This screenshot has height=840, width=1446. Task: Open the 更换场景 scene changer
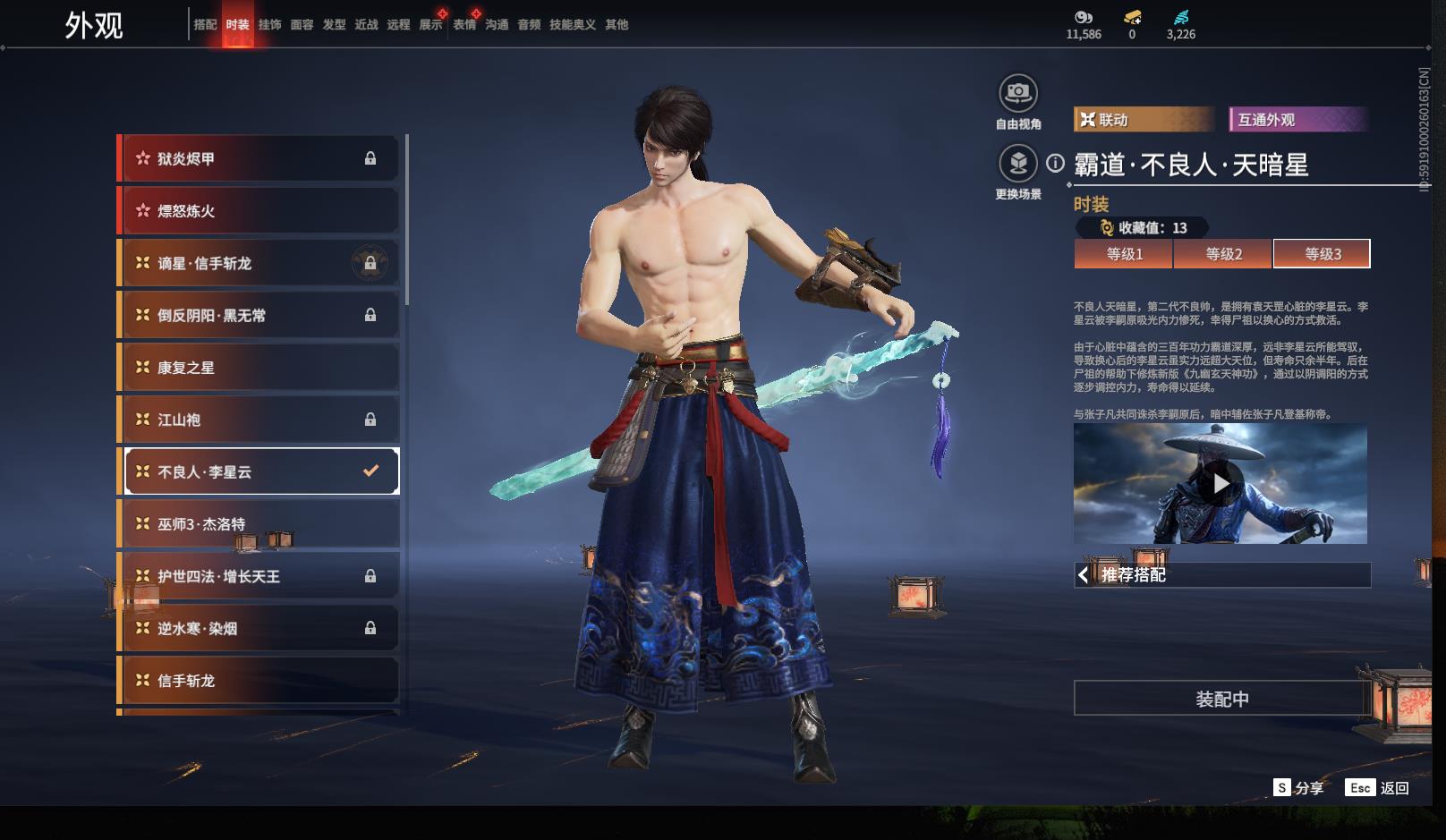tap(1017, 164)
